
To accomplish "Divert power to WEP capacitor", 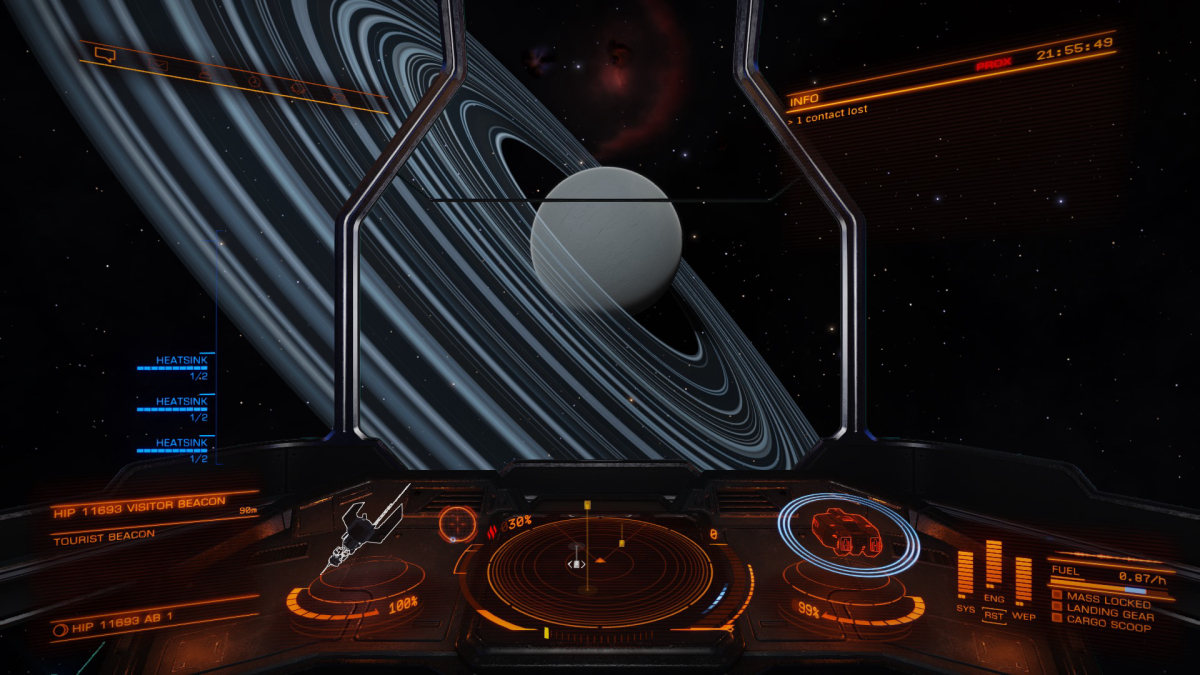I will tap(1023, 580).
